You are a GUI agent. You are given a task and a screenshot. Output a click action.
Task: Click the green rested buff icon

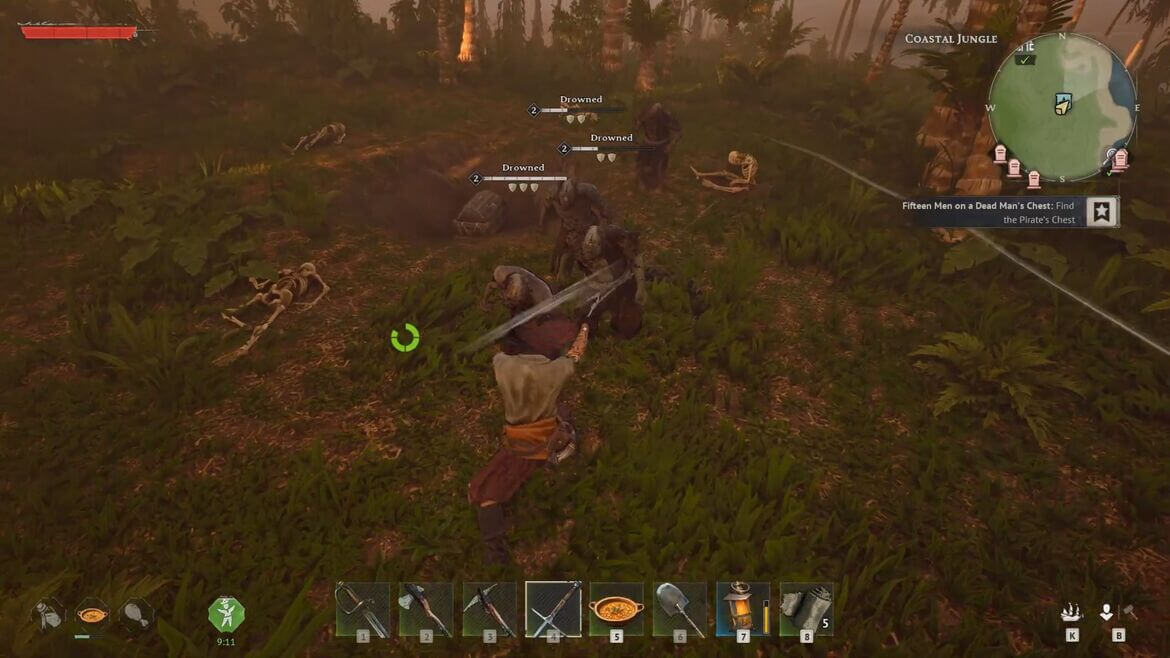click(226, 613)
